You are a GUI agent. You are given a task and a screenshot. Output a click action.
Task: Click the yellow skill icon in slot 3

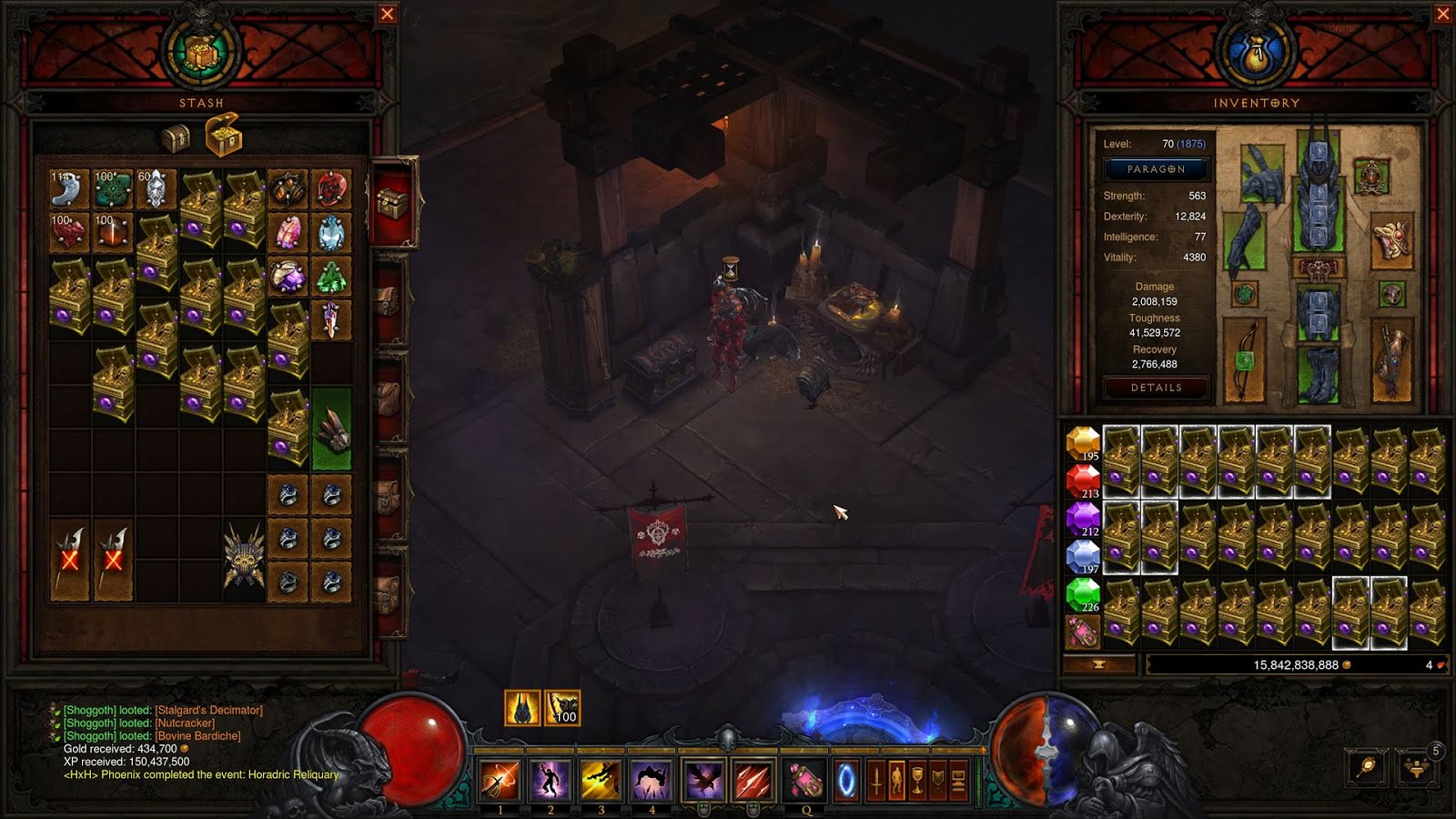coord(601,780)
